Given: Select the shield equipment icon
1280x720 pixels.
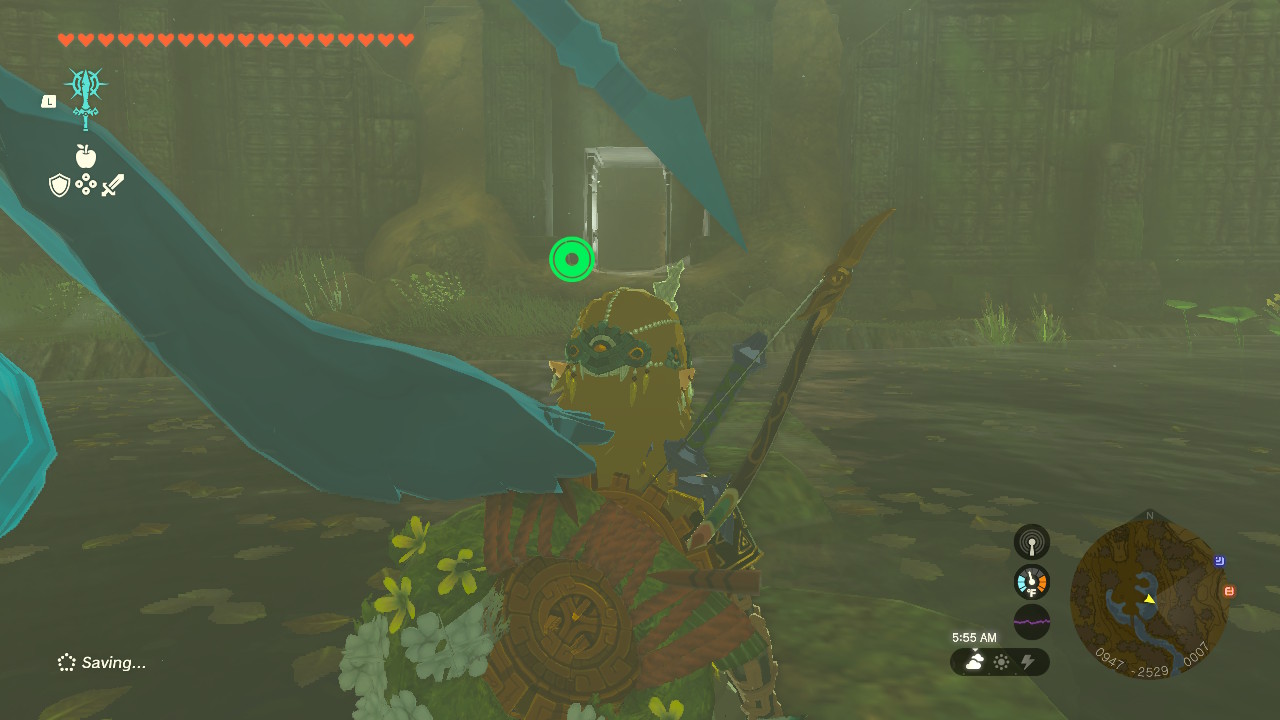Looking at the screenshot, I should [x=59, y=183].
